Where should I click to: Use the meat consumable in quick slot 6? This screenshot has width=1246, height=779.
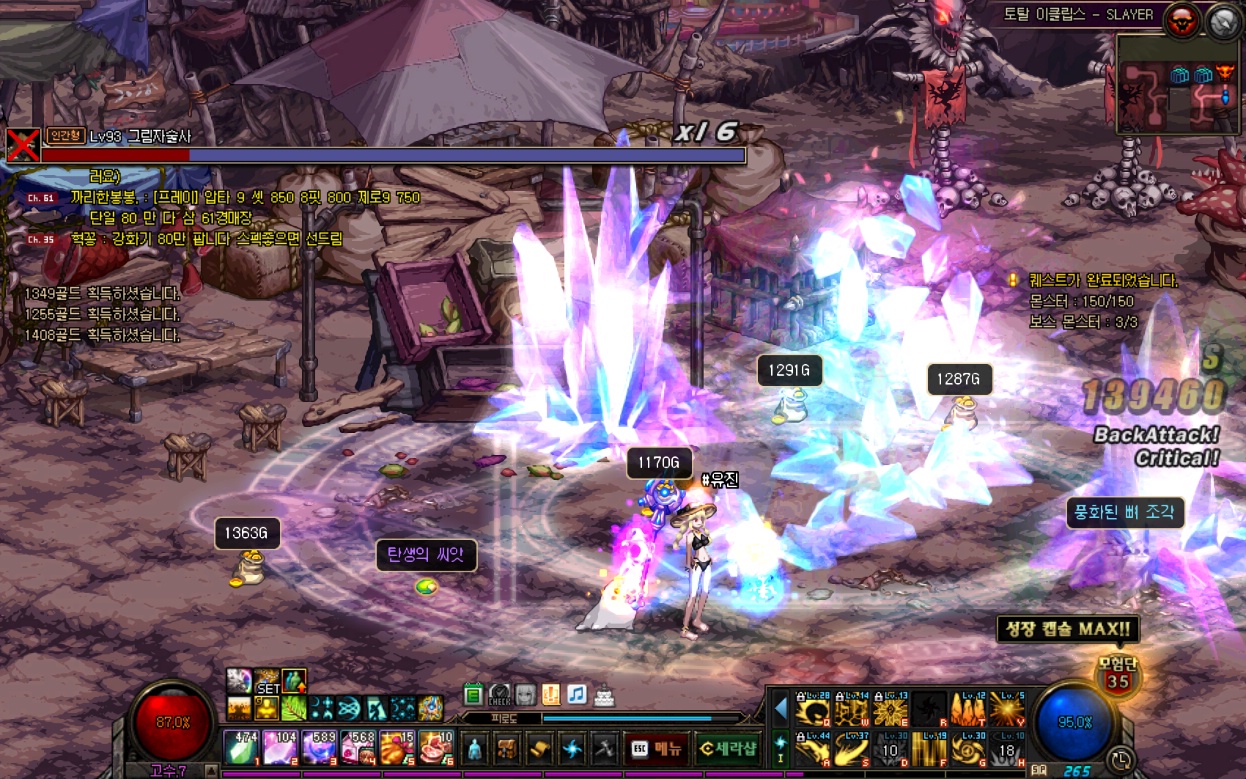click(434, 748)
